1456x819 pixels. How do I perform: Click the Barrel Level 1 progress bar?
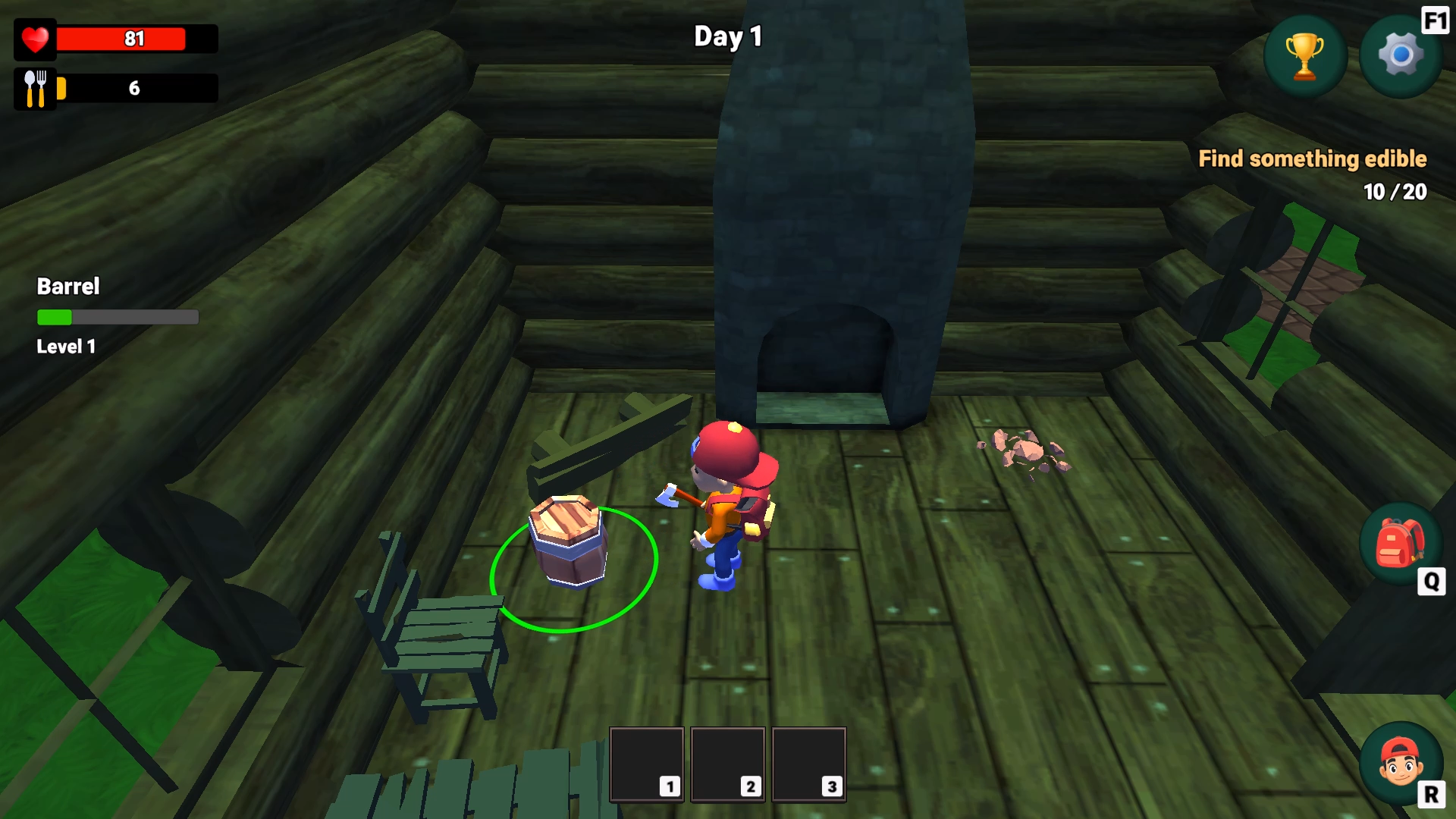point(117,317)
